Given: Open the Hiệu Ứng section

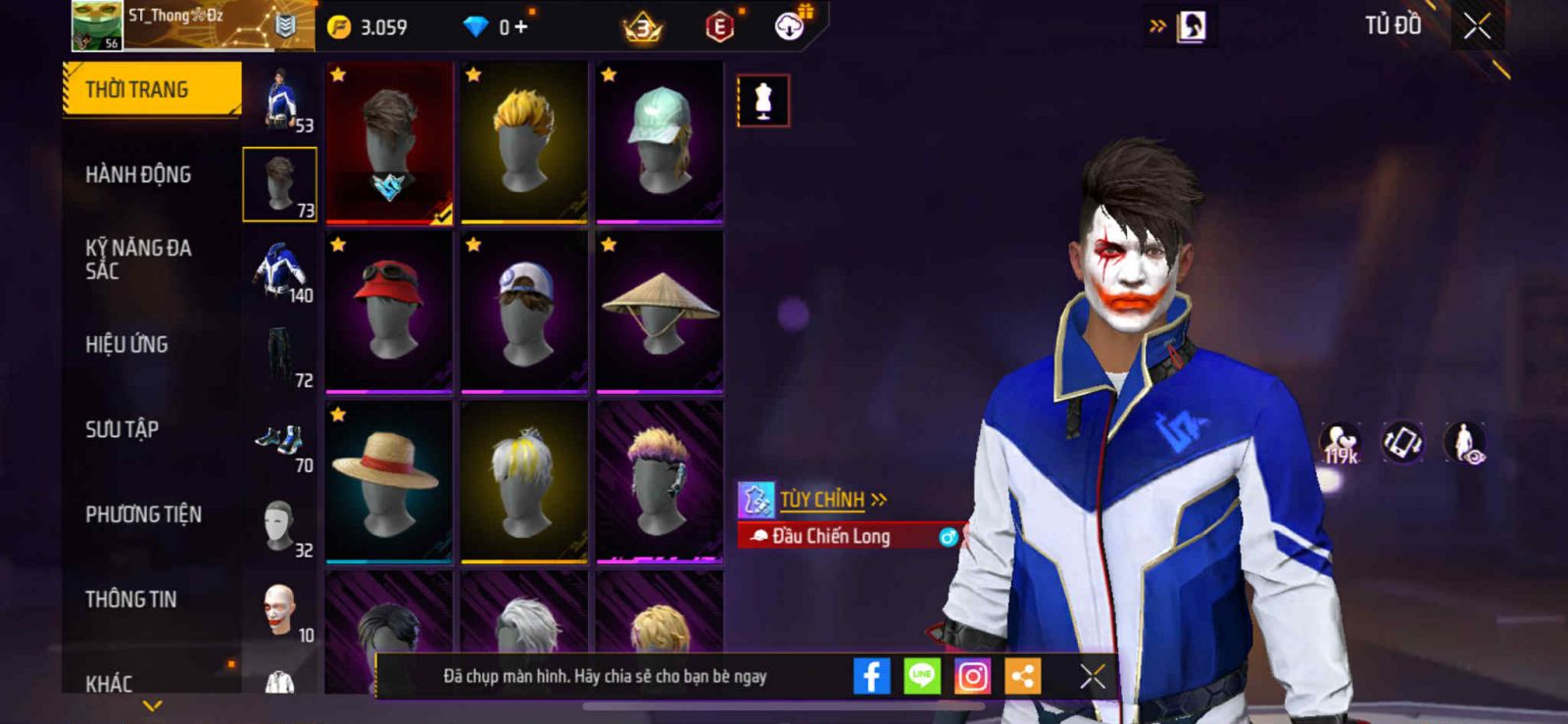Looking at the screenshot, I should click(126, 345).
